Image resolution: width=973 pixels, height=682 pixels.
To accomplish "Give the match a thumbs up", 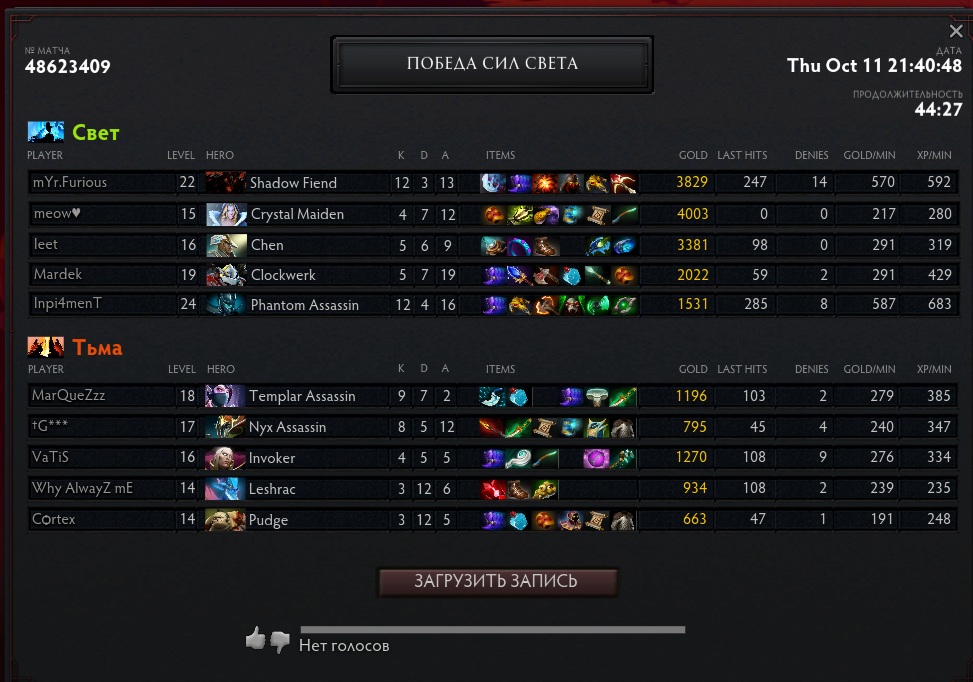I will (x=256, y=639).
